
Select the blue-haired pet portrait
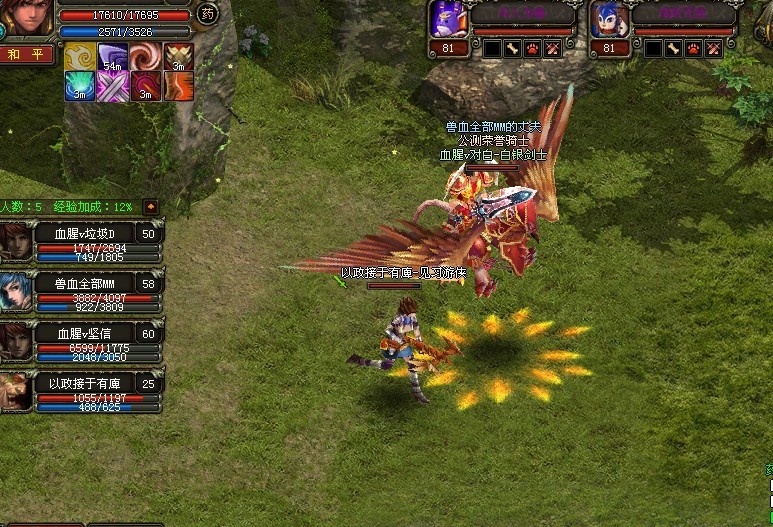point(607,18)
